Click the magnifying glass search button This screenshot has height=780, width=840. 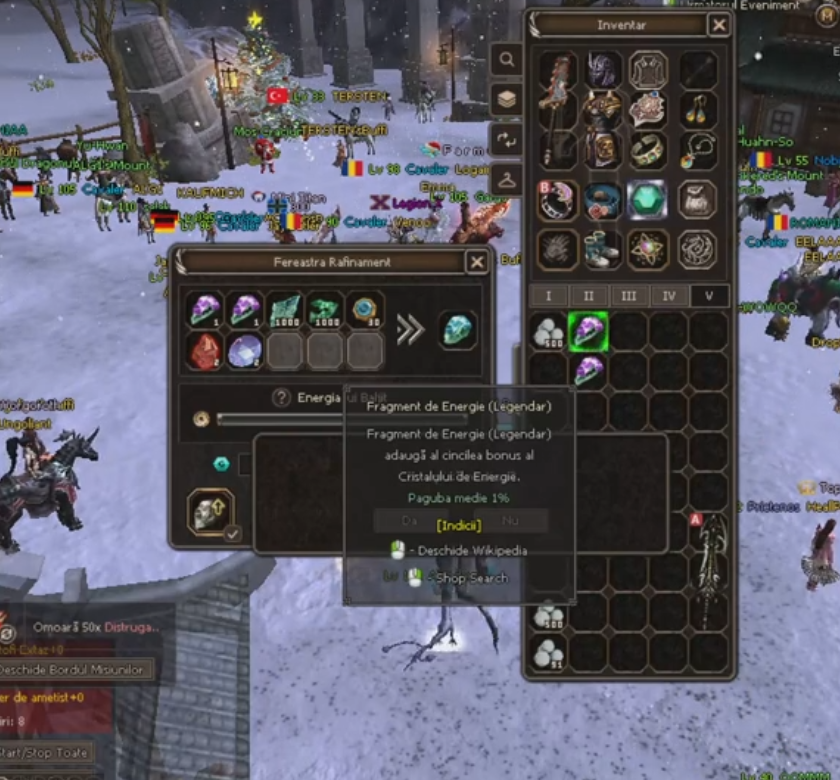507,60
